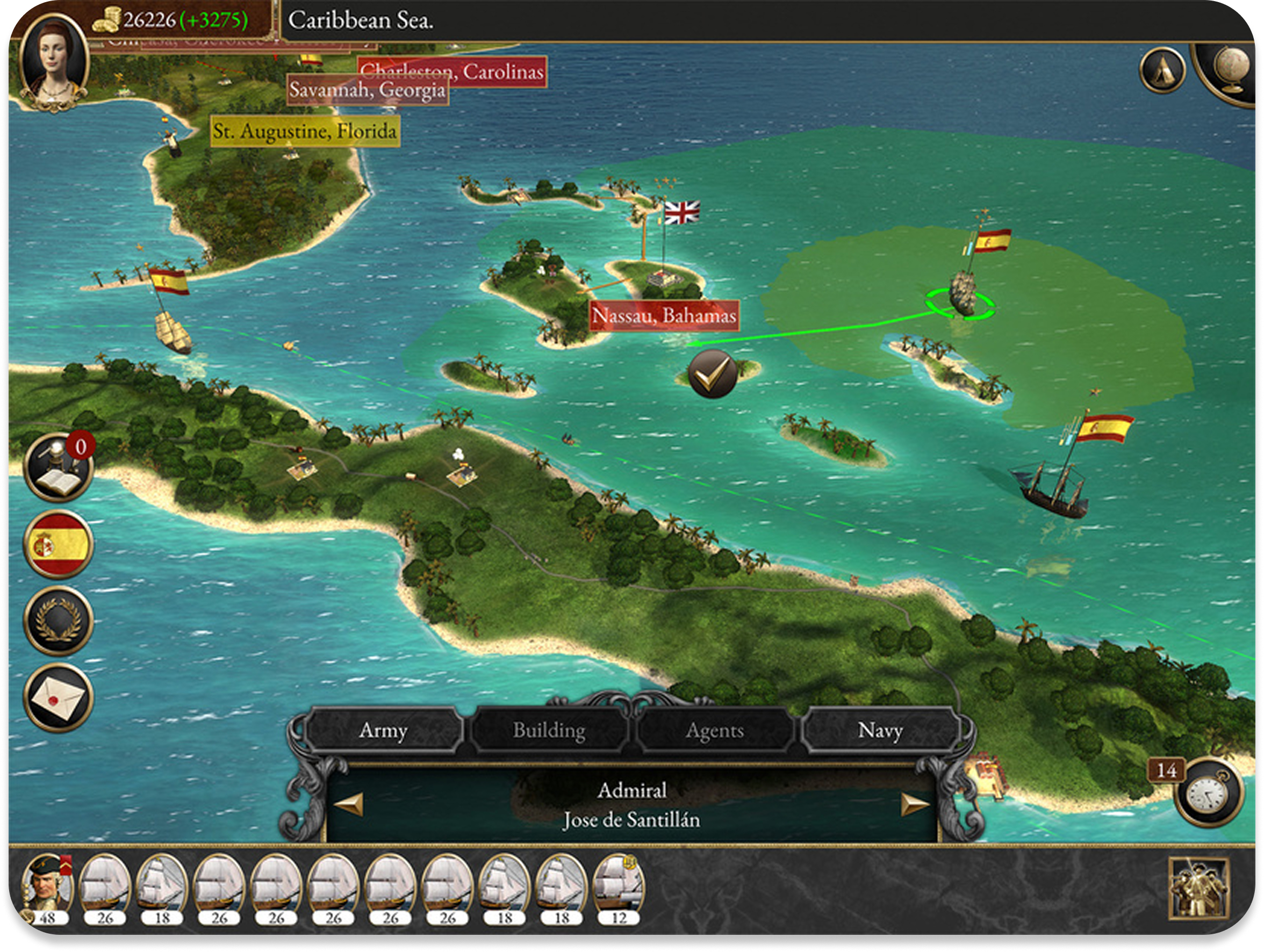Confirm the fleet move with the checkmark
Image resolution: width=1264 pixels, height=952 pixels.
click(712, 374)
